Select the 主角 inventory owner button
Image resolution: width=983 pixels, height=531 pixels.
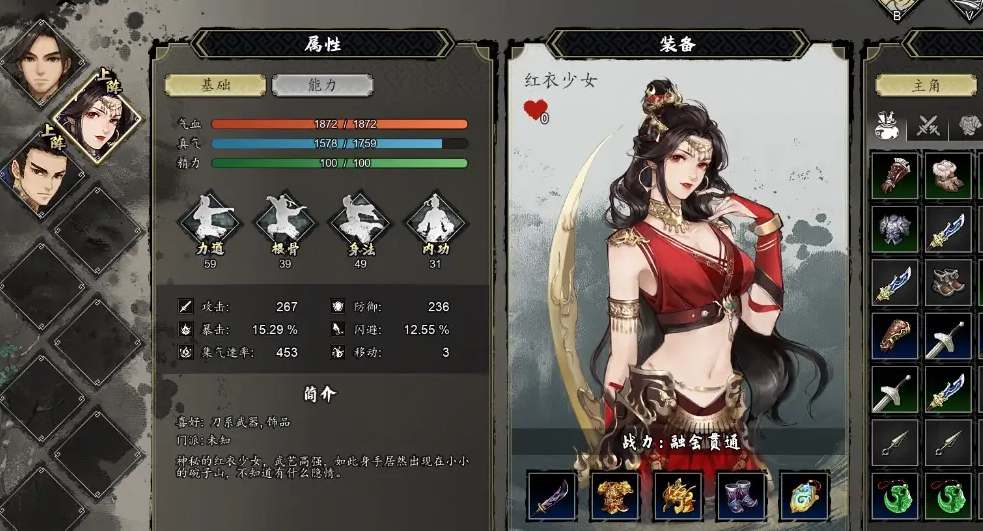point(926,85)
